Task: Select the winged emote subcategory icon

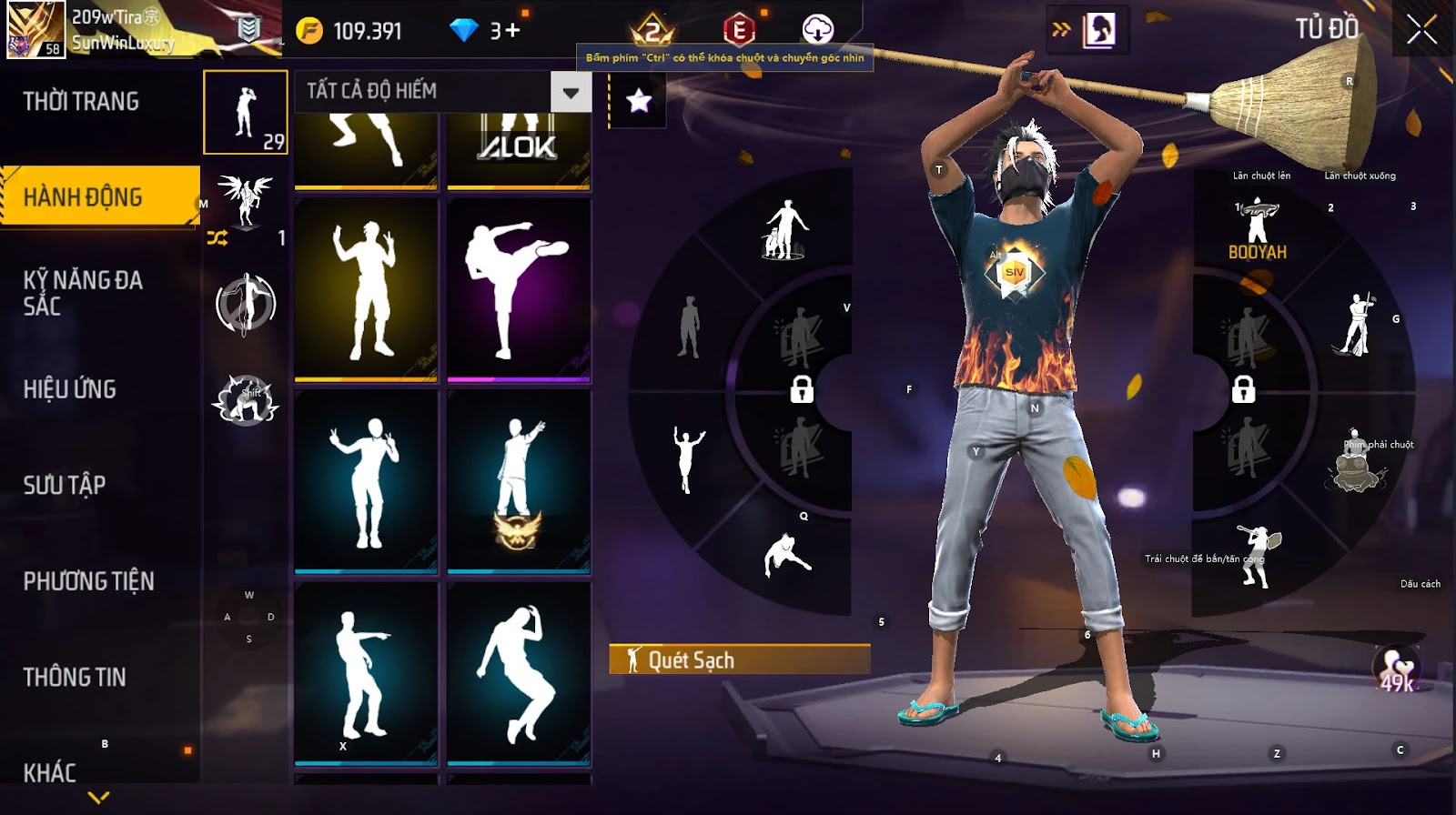Action: (245, 200)
